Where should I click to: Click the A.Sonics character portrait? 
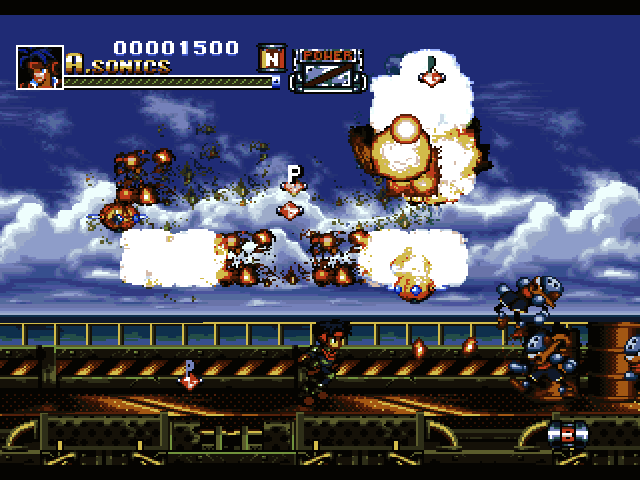pyautogui.click(x=39, y=67)
